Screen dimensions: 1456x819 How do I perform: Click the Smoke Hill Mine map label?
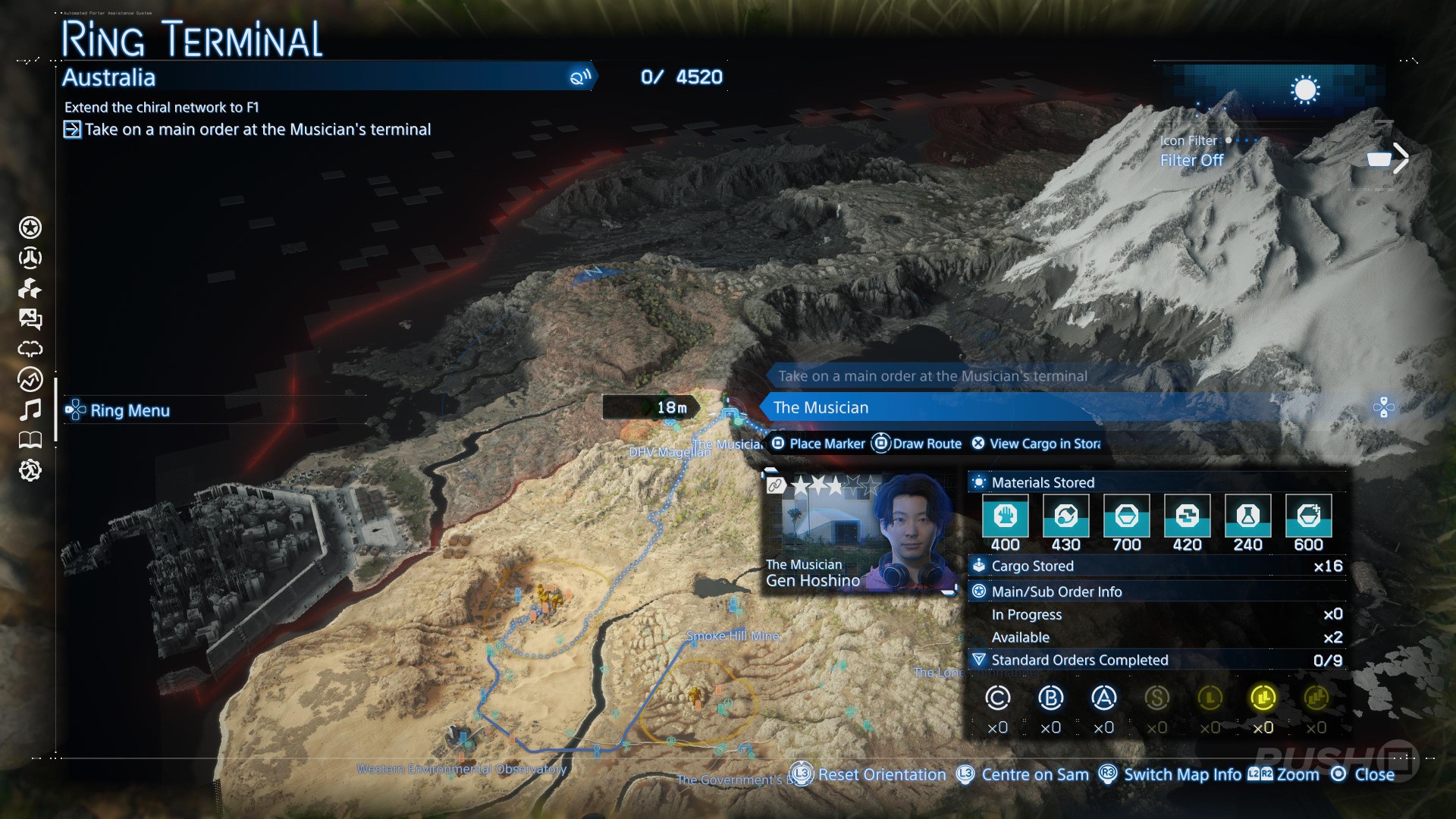(x=733, y=636)
